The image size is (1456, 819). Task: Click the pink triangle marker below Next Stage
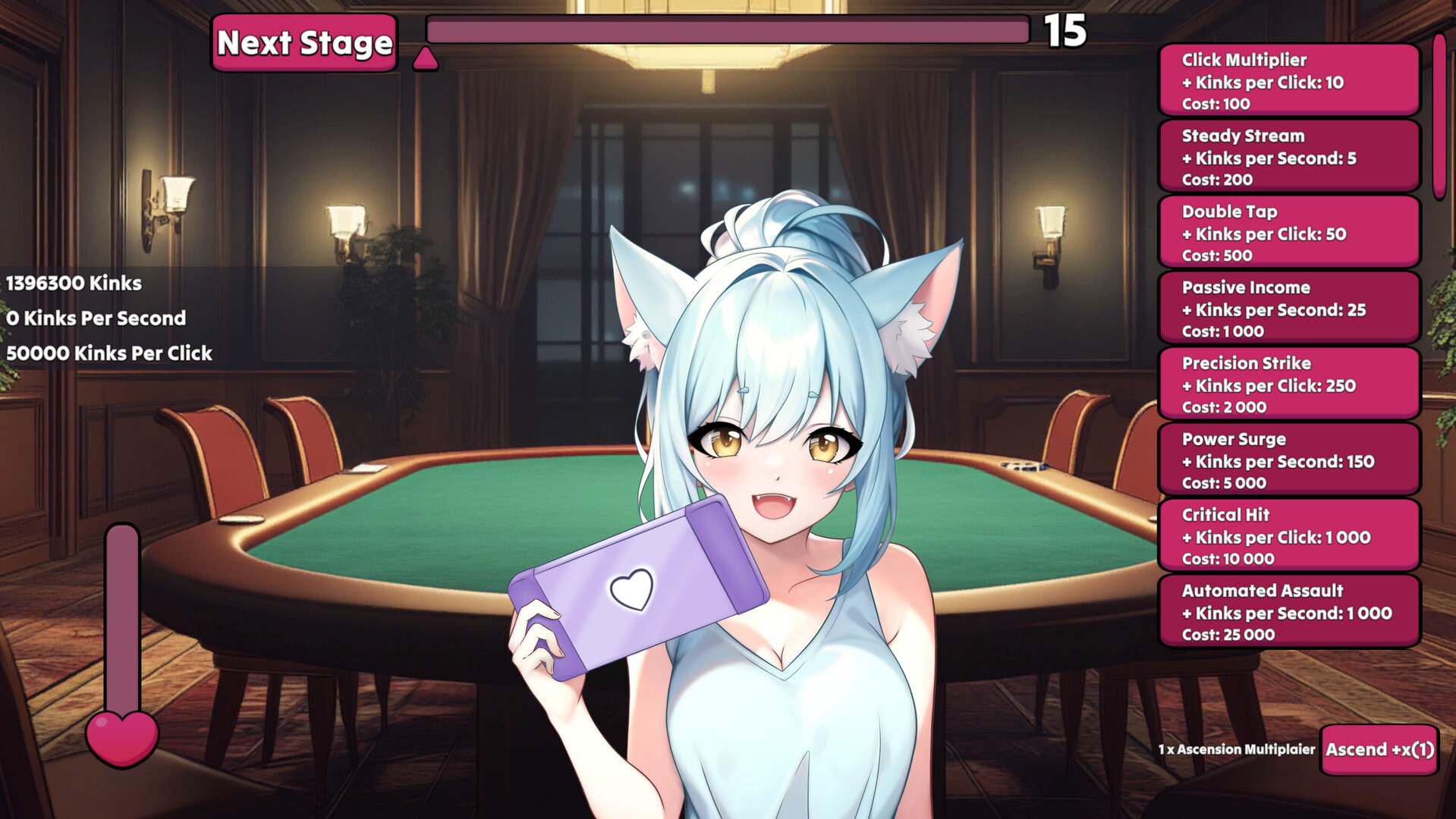pyautogui.click(x=427, y=58)
